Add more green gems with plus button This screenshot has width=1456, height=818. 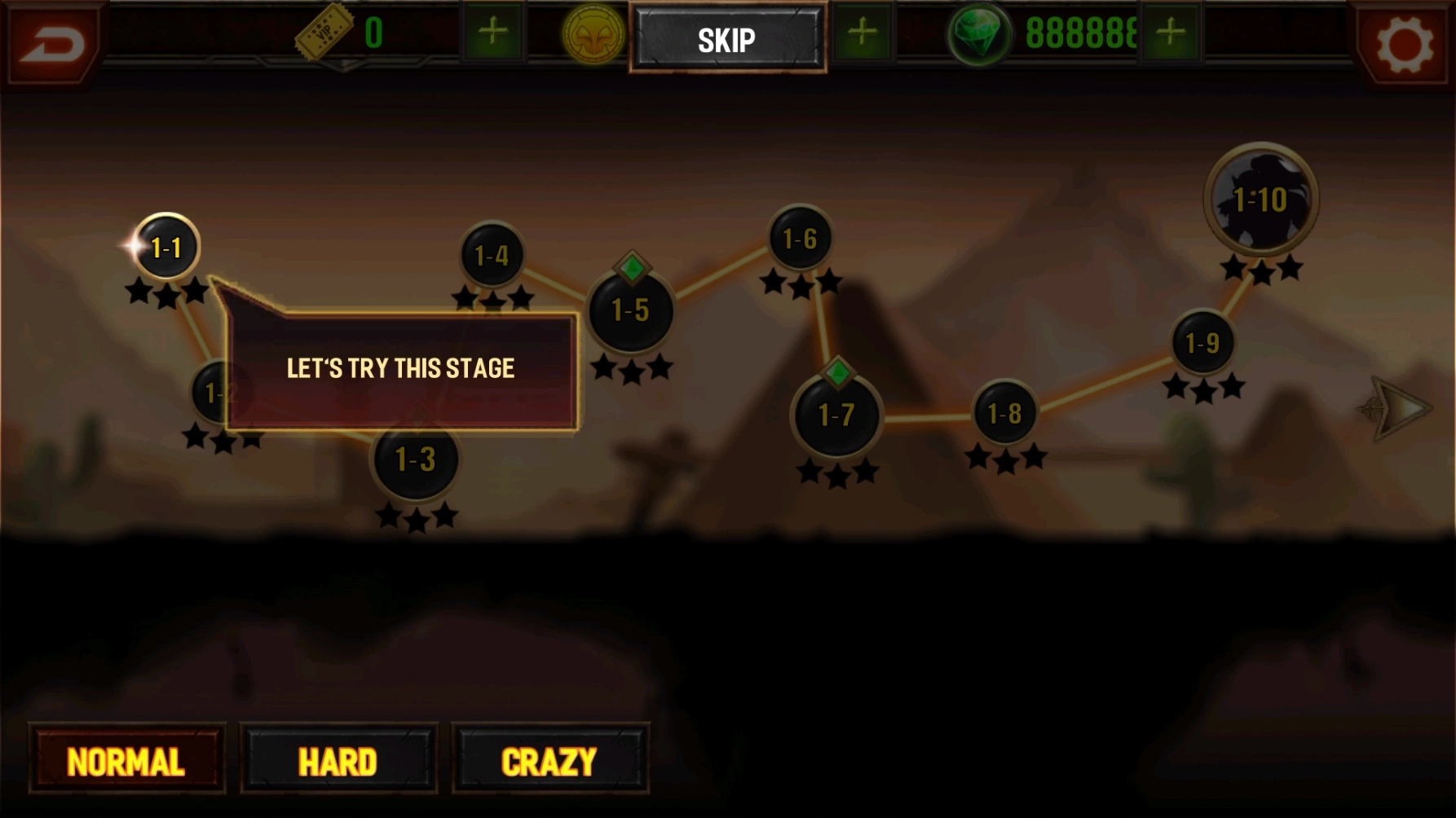pos(1171,33)
